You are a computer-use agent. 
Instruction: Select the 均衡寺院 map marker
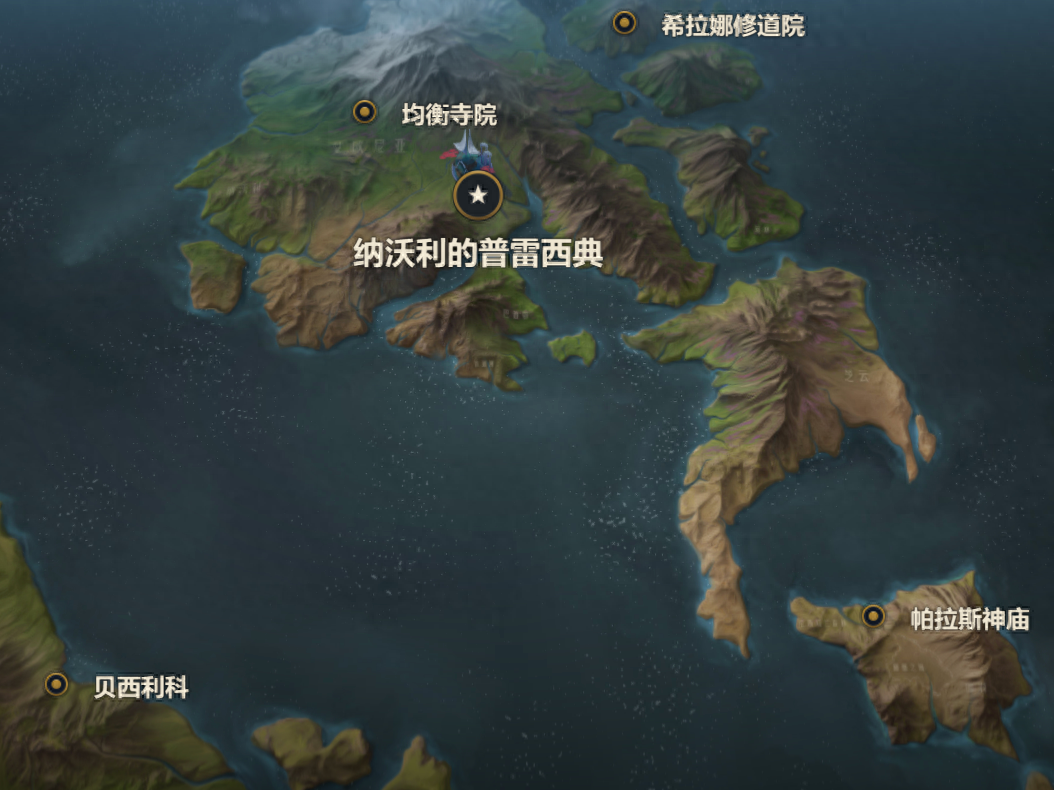[365, 112]
